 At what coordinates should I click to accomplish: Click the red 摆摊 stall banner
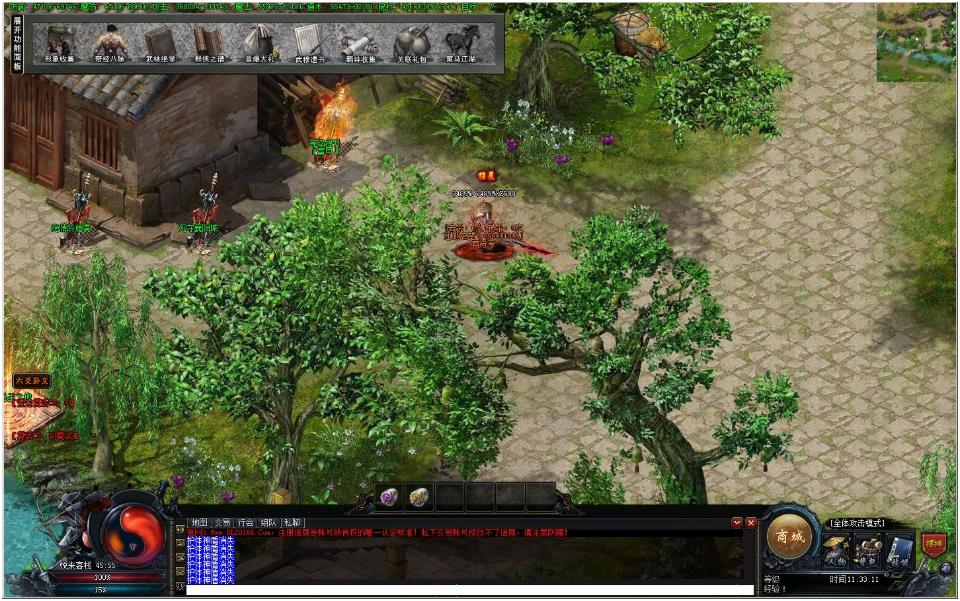[934, 543]
